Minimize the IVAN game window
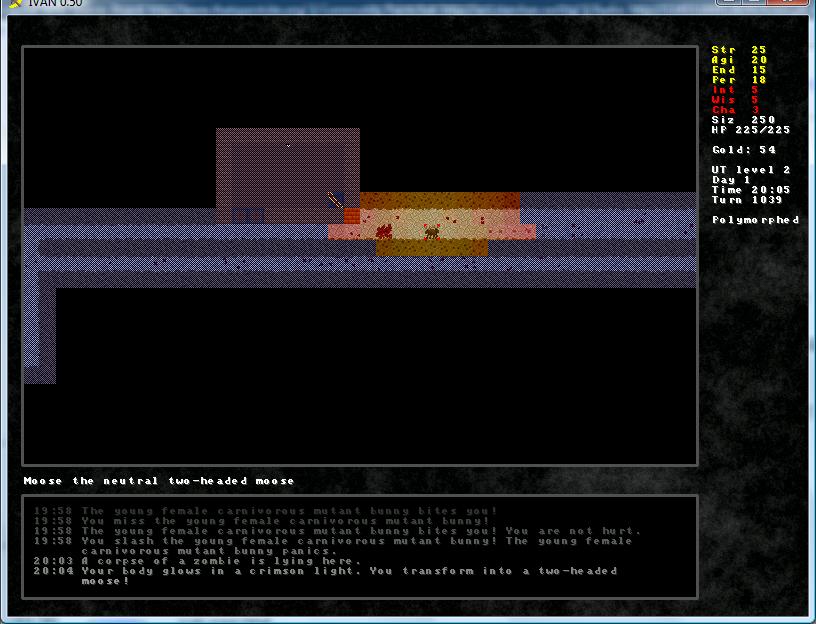The width and height of the screenshot is (816, 624). [728, 3]
